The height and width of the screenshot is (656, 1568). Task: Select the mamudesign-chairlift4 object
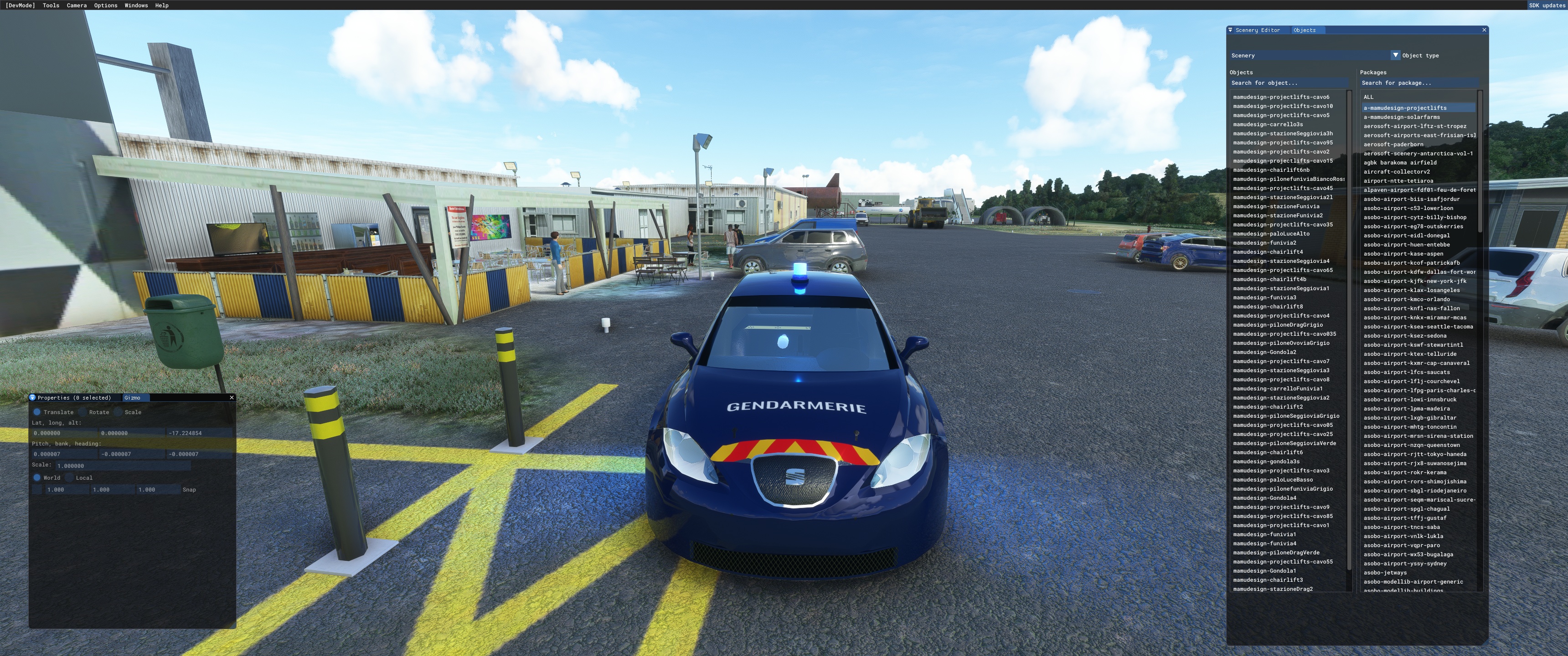point(1268,252)
